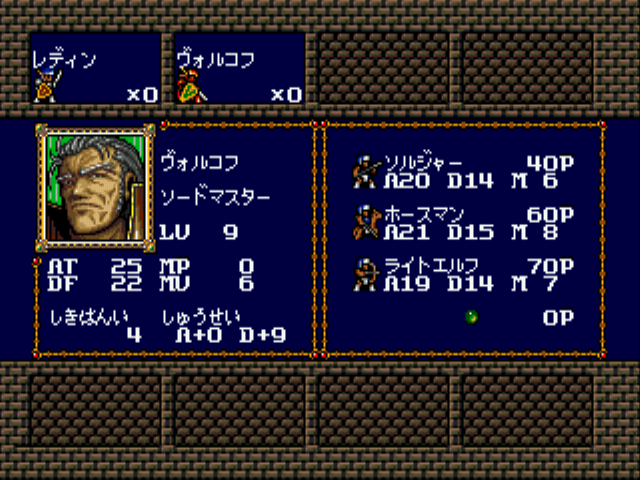Hire the ホースマン troop for 60P
Image resolution: width=640 pixels, height=480 pixels.
pyautogui.click(x=464, y=222)
